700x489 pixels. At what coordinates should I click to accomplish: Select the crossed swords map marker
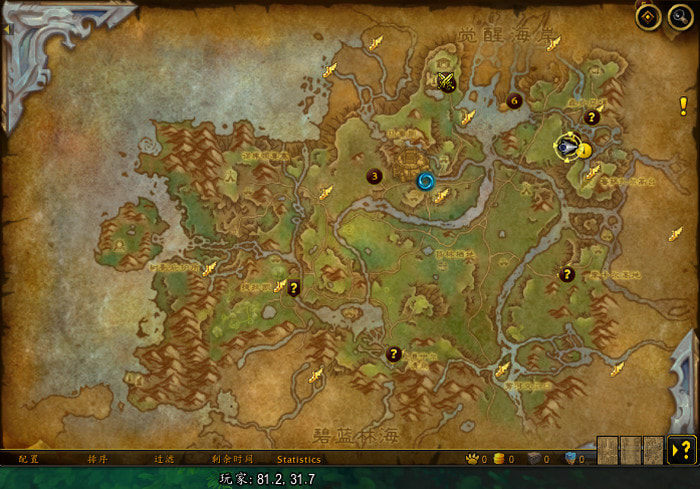point(447,82)
